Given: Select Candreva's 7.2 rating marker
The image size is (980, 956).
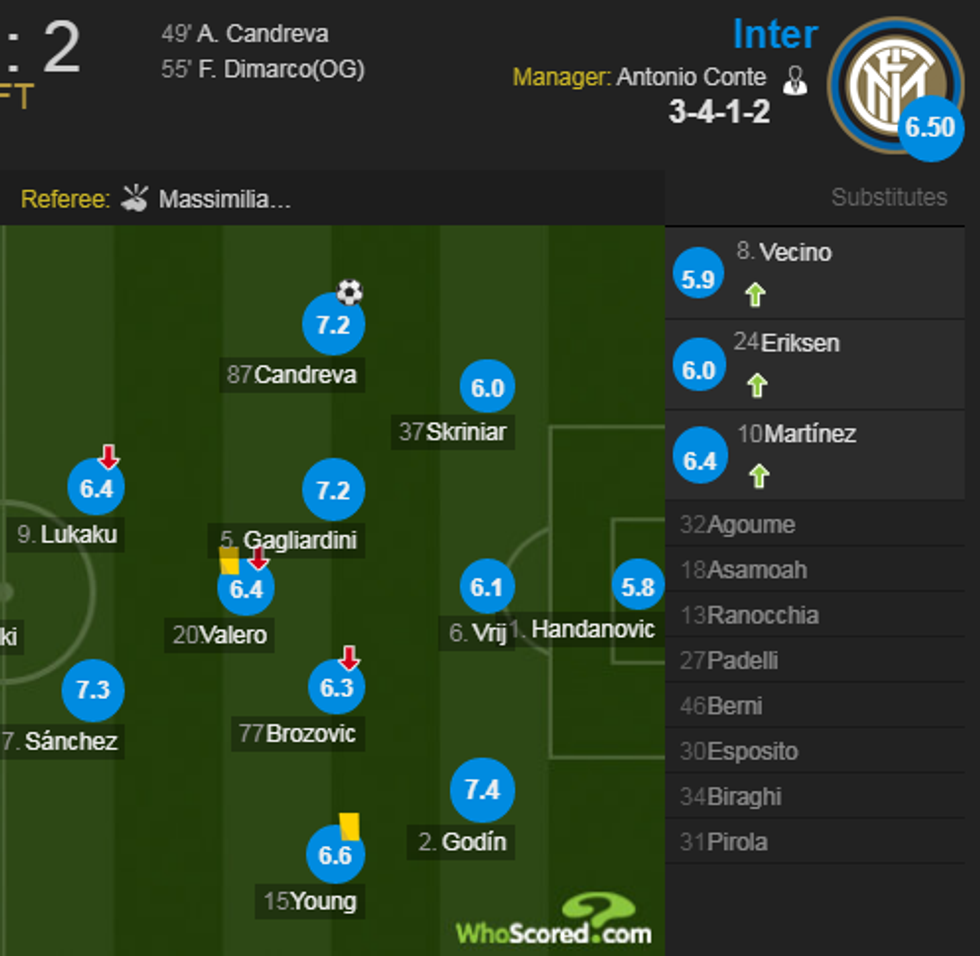Looking at the screenshot, I should pyautogui.click(x=333, y=325).
